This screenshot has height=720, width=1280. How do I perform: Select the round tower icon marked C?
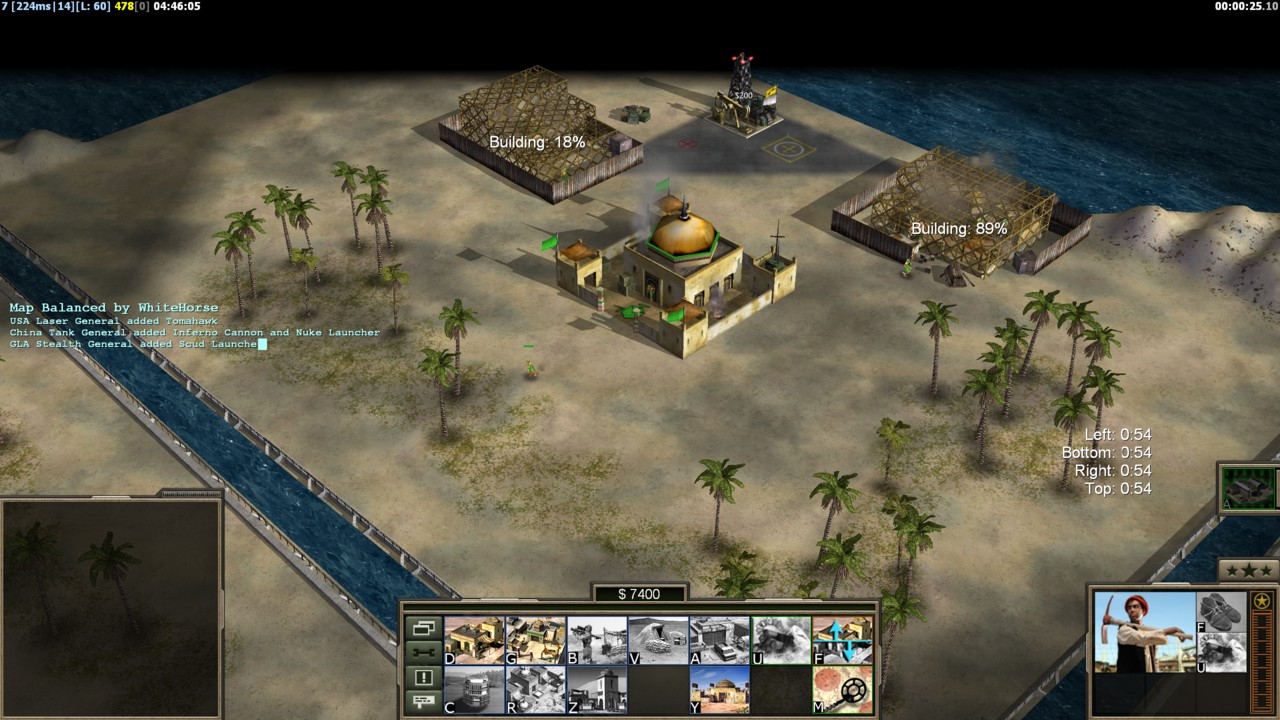[x=474, y=690]
